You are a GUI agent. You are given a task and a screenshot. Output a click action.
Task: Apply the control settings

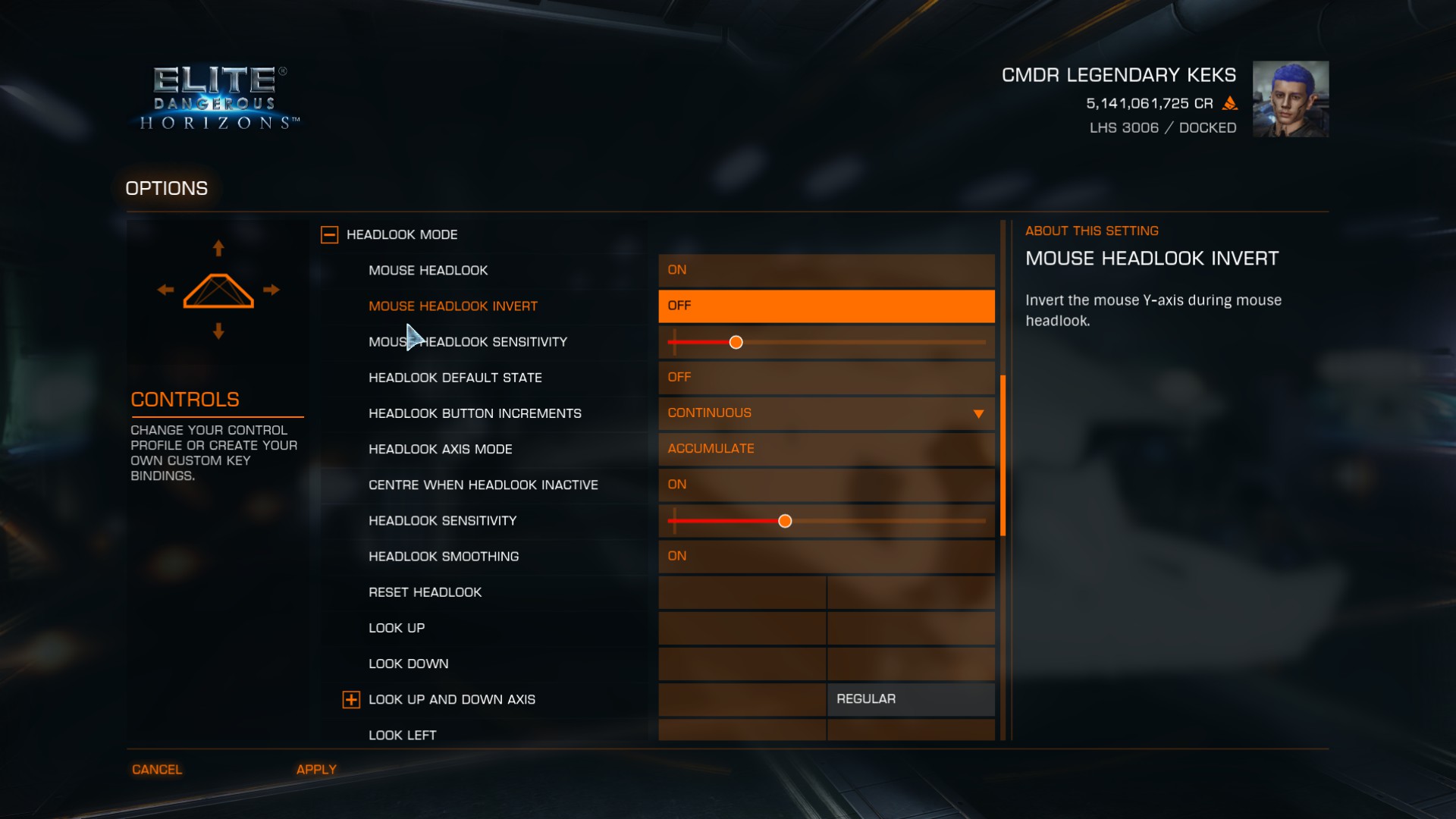coord(316,770)
